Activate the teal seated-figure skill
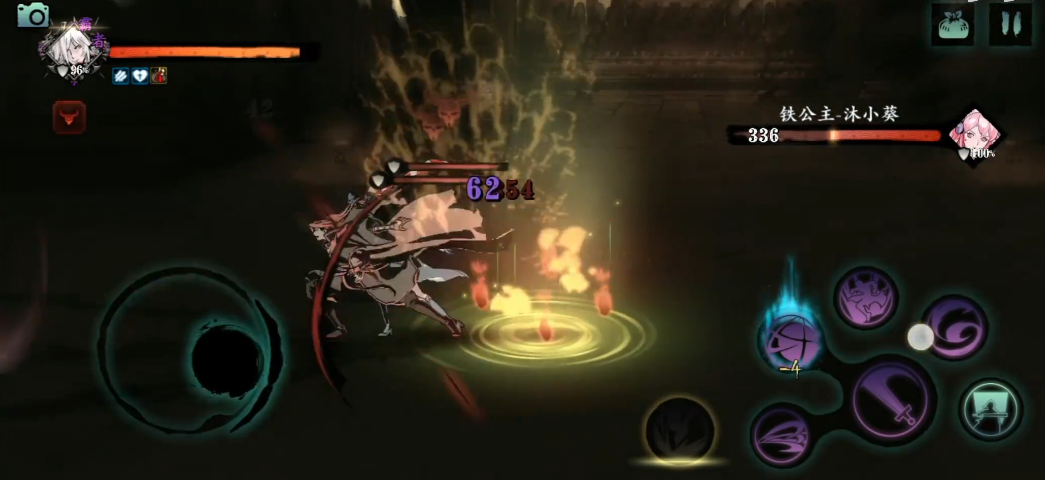 [x=990, y=410]
